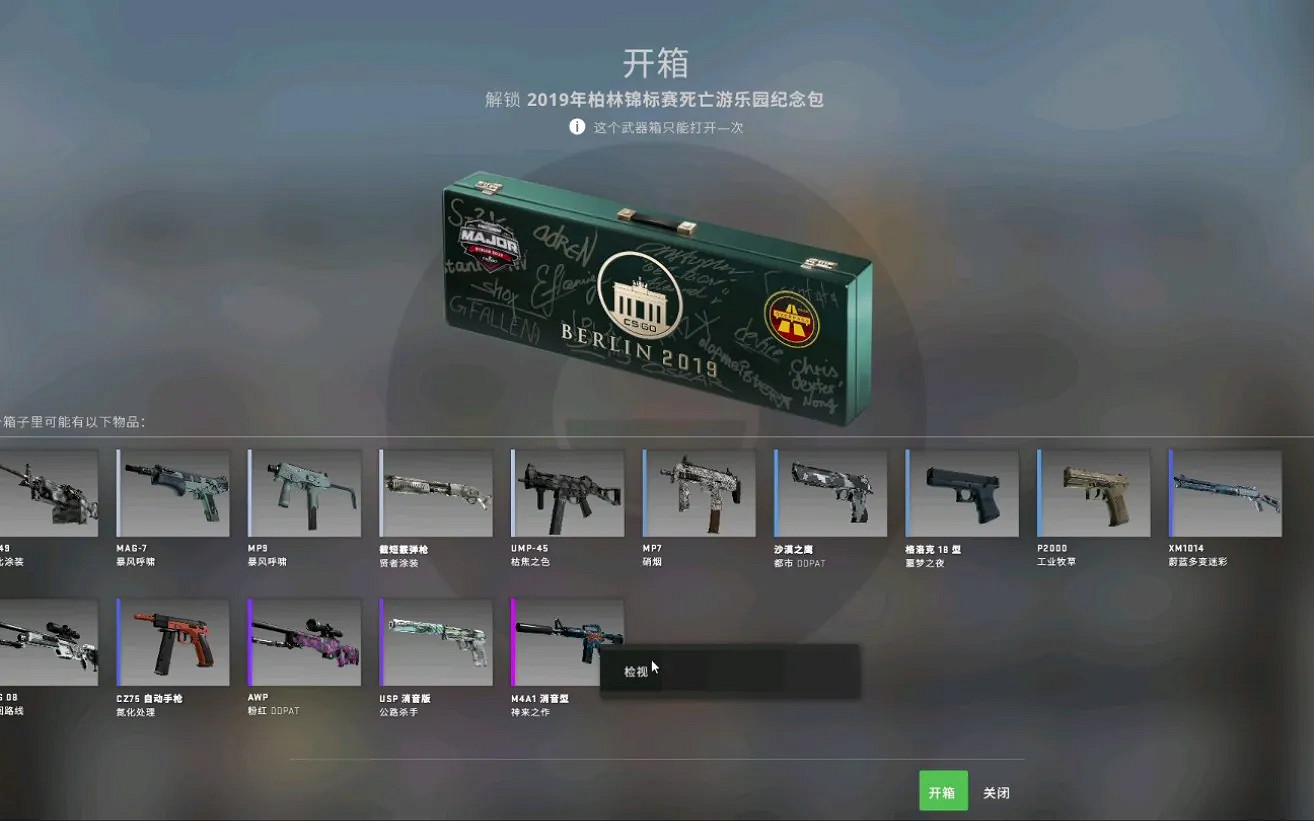Select the UMP-45 枯焦之色 skin
The image size is (1314, 821).
(567, 492)
